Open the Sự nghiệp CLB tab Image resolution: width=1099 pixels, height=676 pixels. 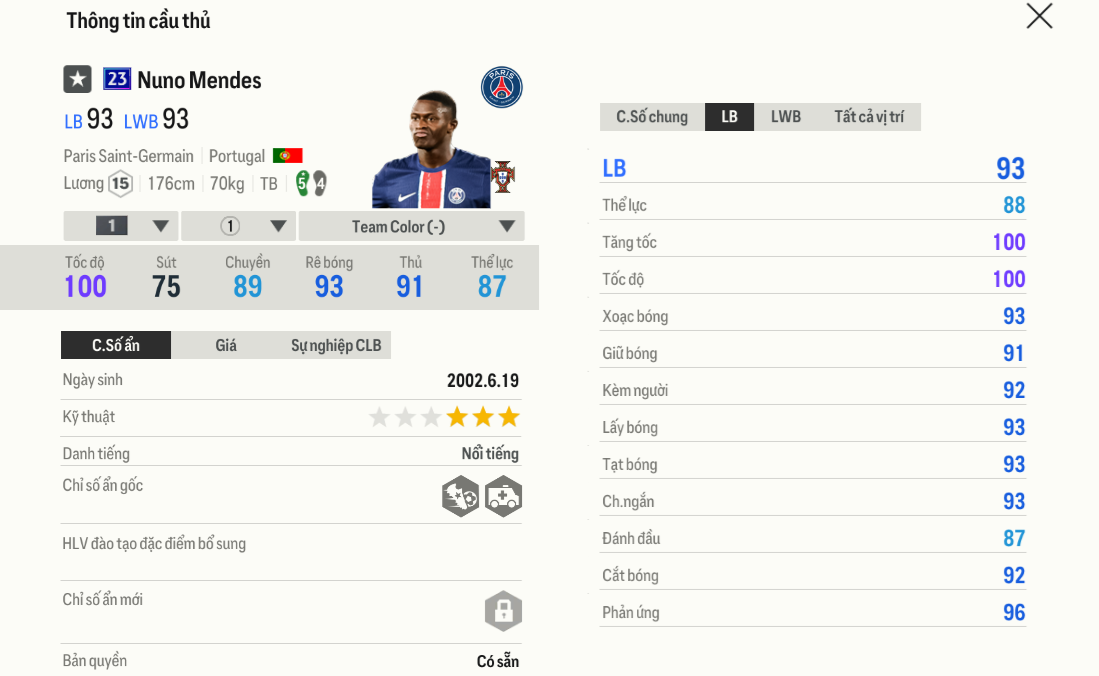336,345
